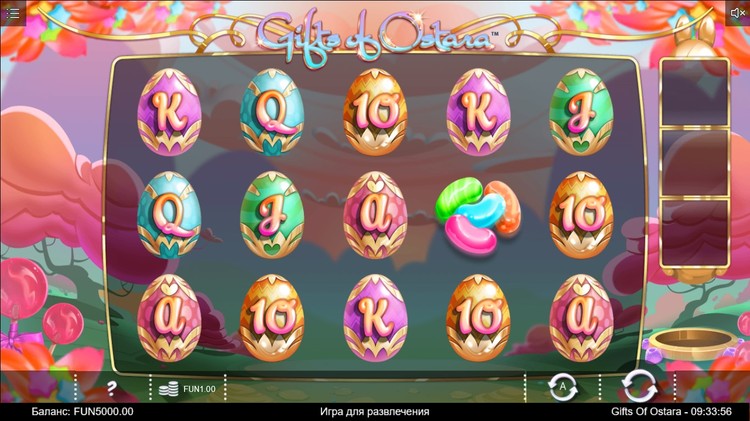Open the question mark help page
The height and width of the screenshot is (421, 750).
(112, 387)
